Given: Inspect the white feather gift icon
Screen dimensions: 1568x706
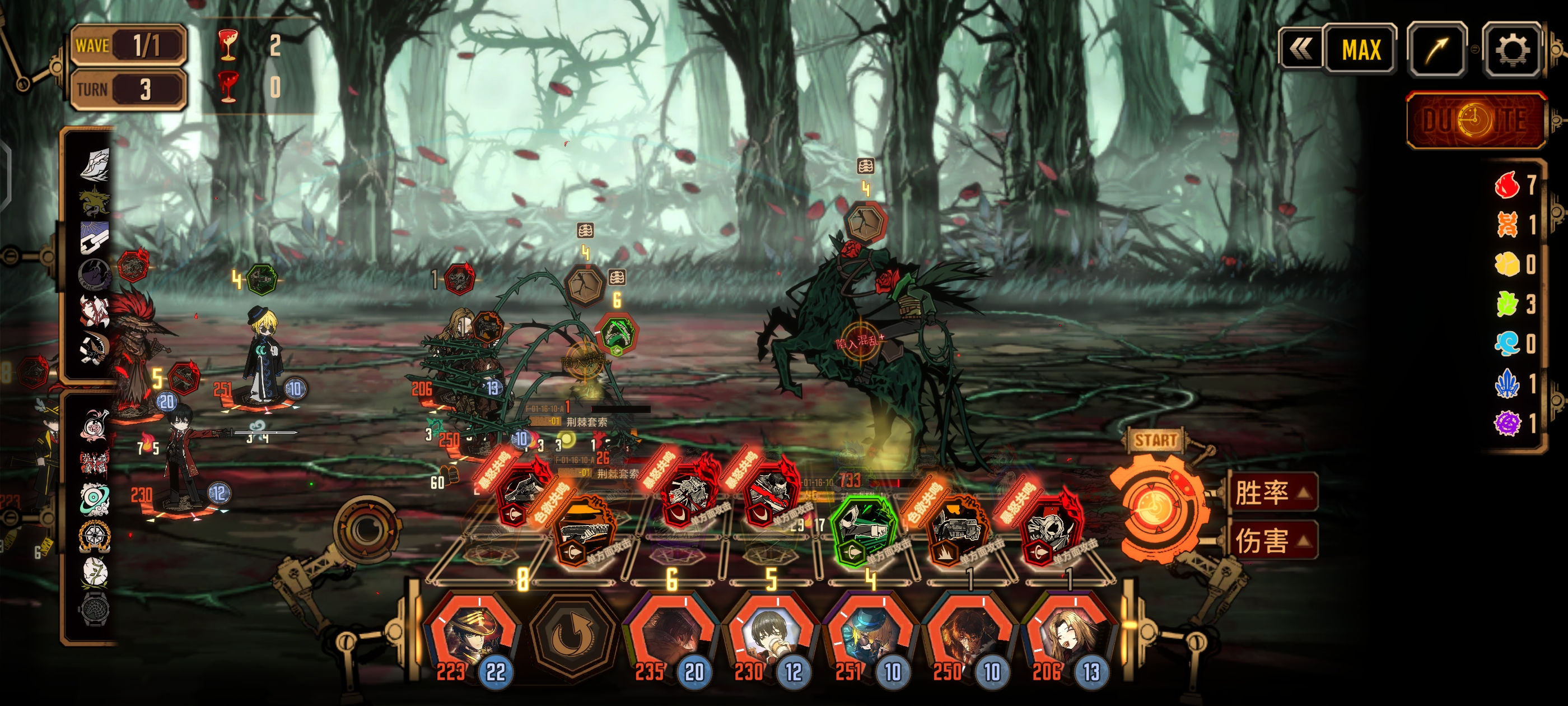Looking at the screenshot, I should [x=95, y=164].
